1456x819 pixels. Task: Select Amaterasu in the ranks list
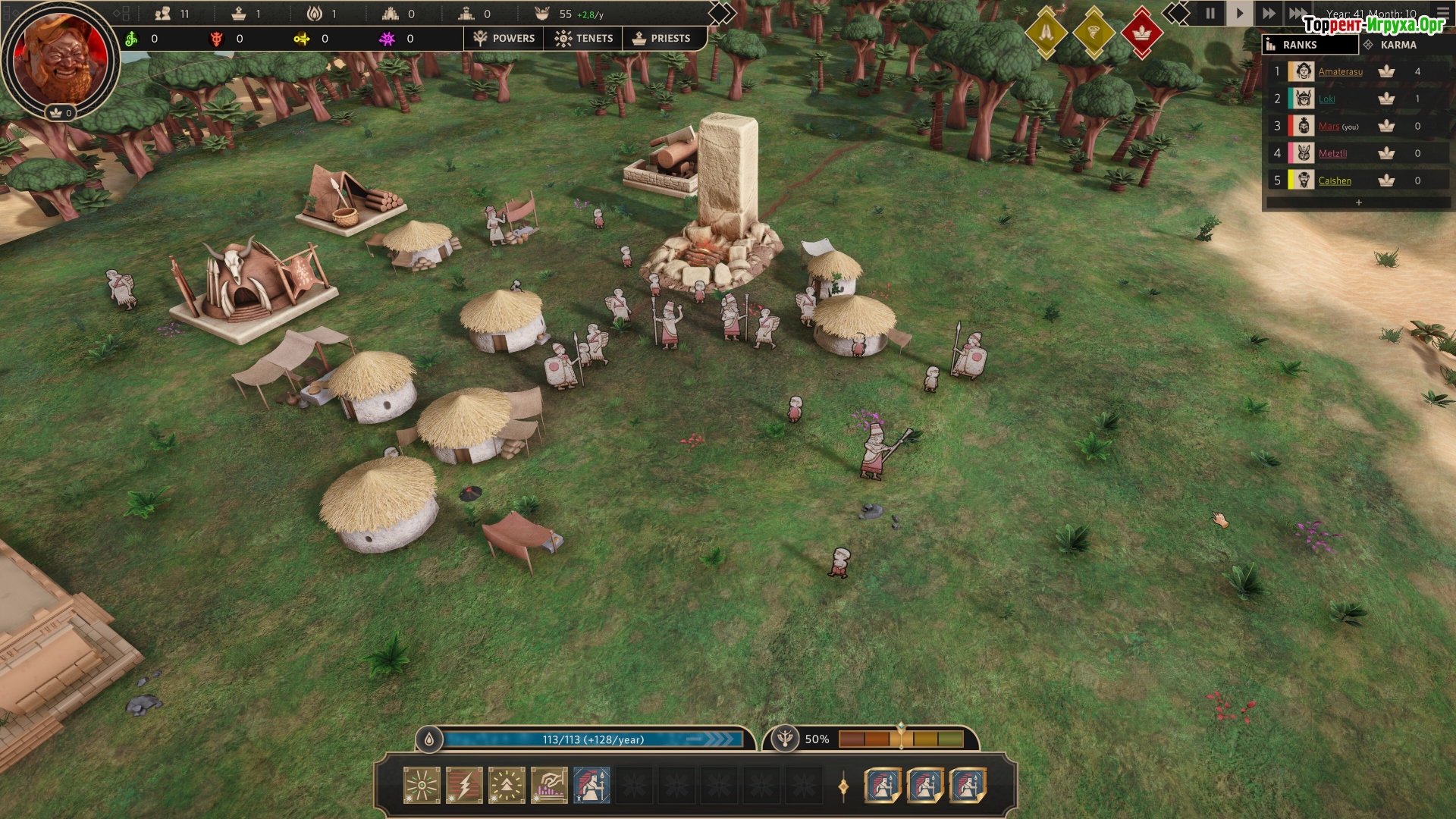tap(1340, 72)
